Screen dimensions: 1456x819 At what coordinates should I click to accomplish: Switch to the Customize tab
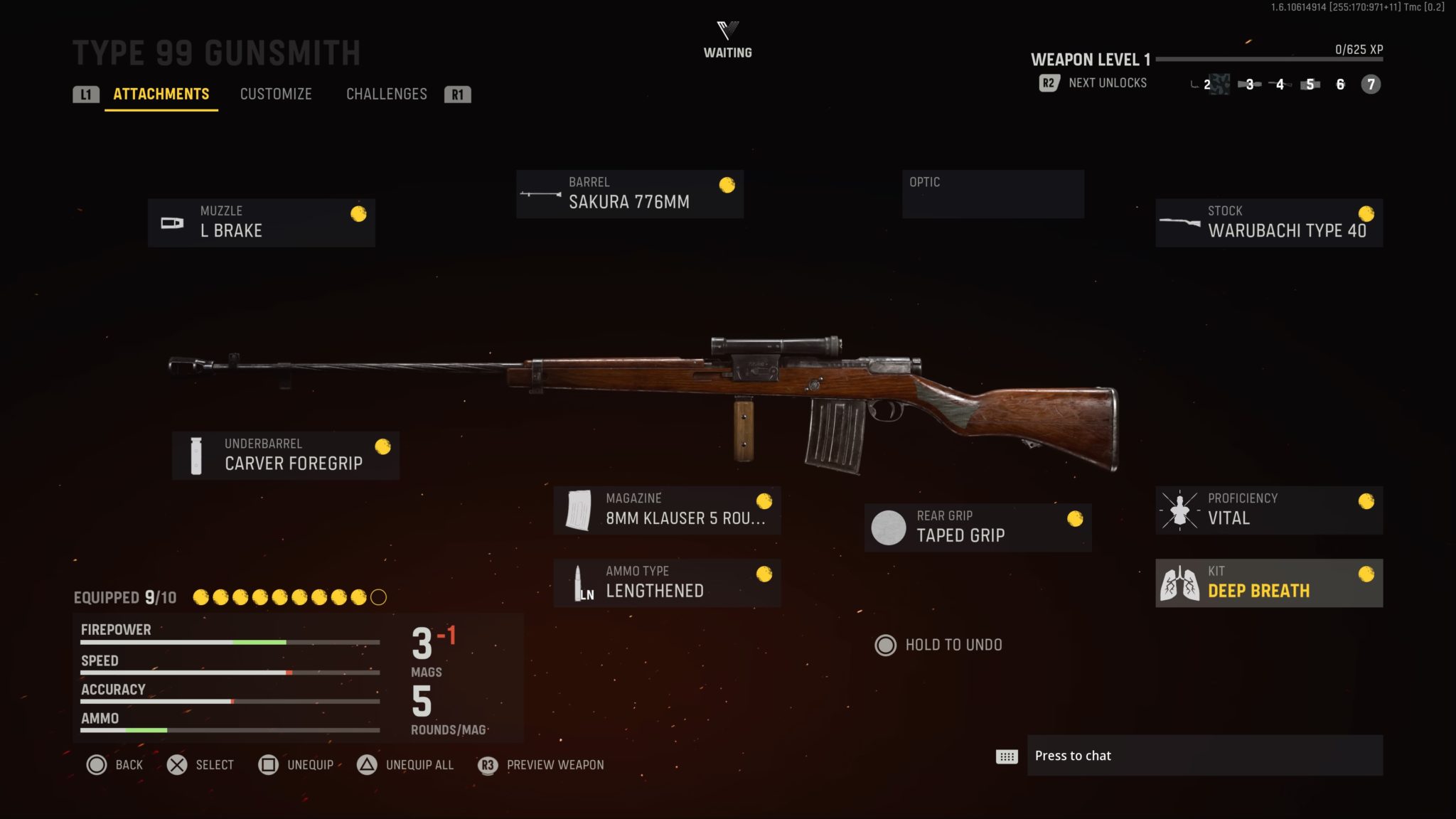point(277,94)
